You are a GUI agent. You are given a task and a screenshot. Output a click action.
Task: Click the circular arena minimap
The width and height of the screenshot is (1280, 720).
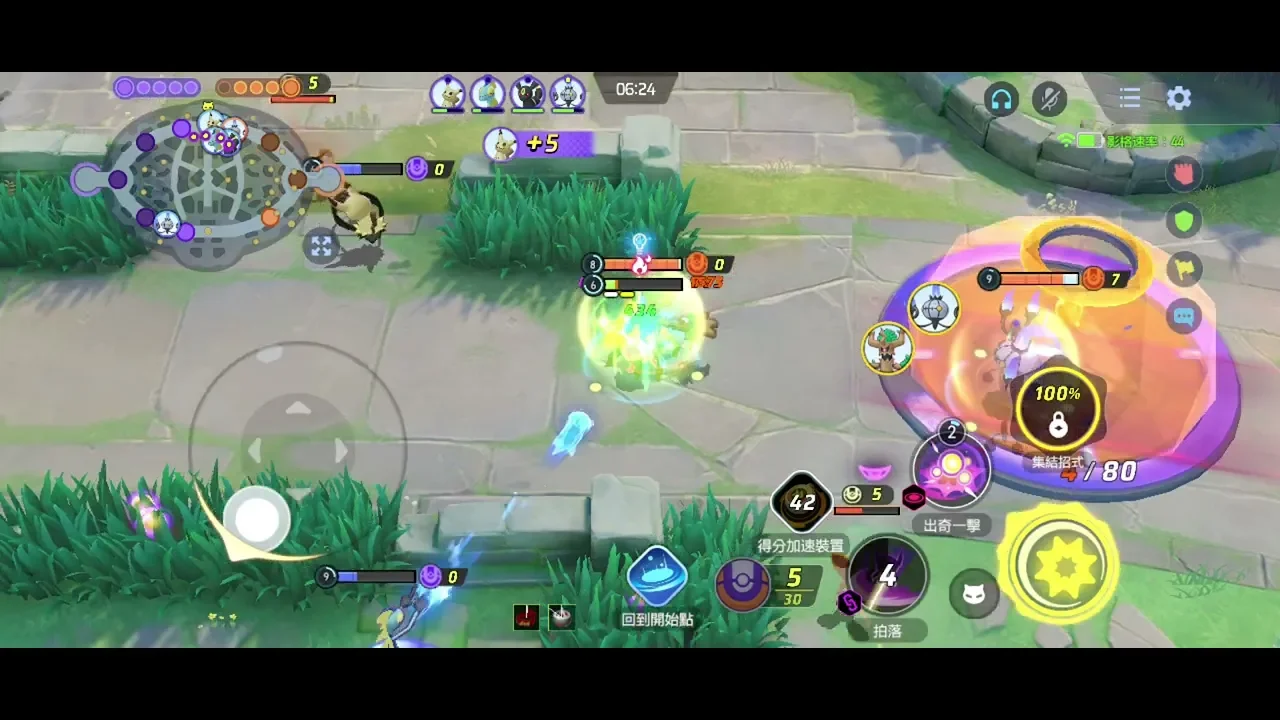[208, 180]
